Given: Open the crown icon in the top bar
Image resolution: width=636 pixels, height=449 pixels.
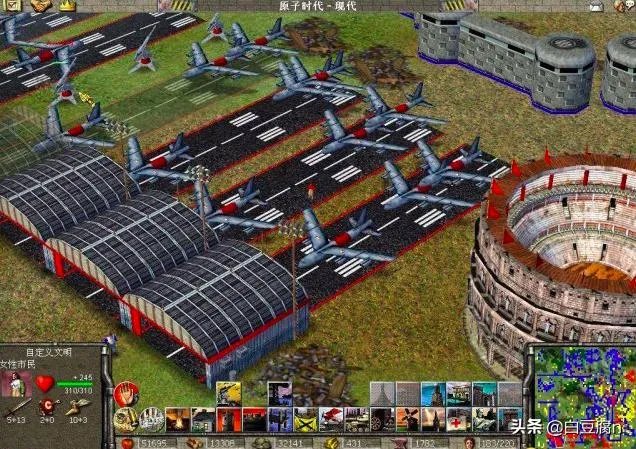Looking at the screenshot, I should click(67, 5).
